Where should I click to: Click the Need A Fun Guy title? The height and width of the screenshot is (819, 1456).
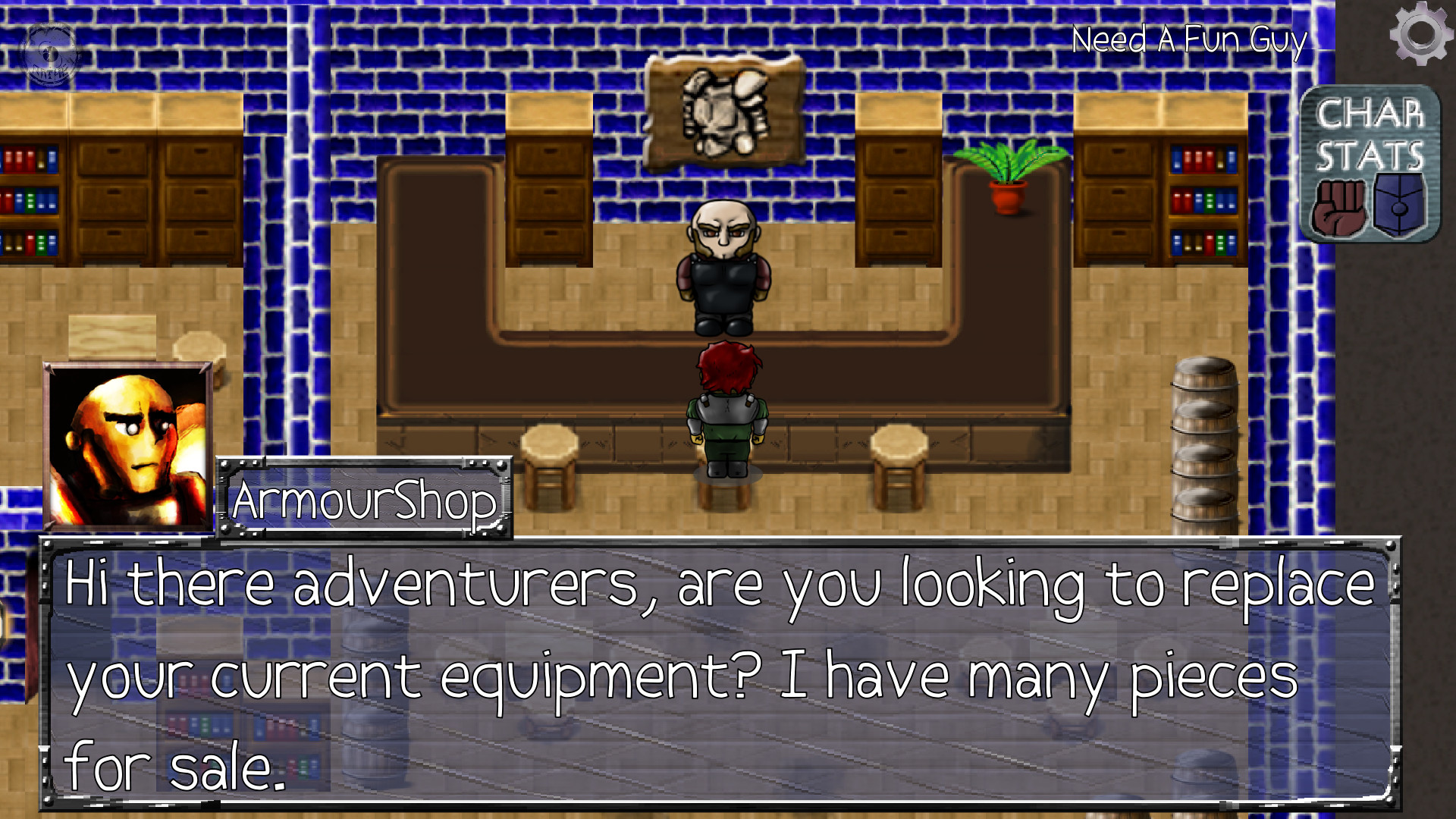point(1189,42)
